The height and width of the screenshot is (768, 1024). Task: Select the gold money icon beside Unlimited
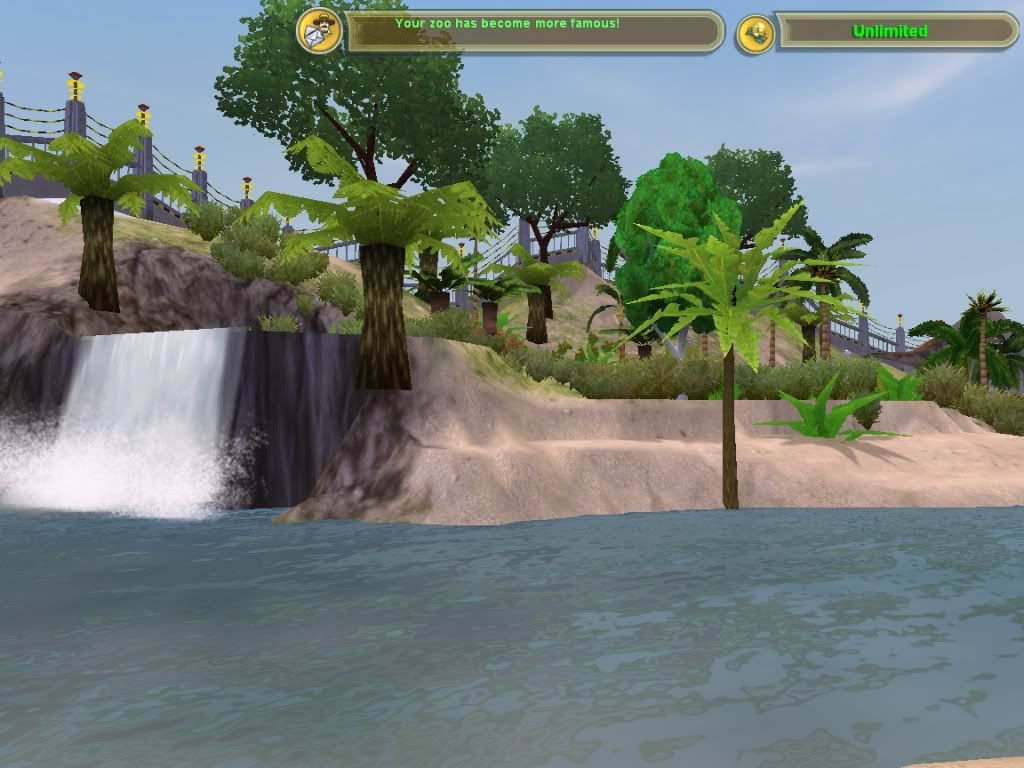[756, 34]
